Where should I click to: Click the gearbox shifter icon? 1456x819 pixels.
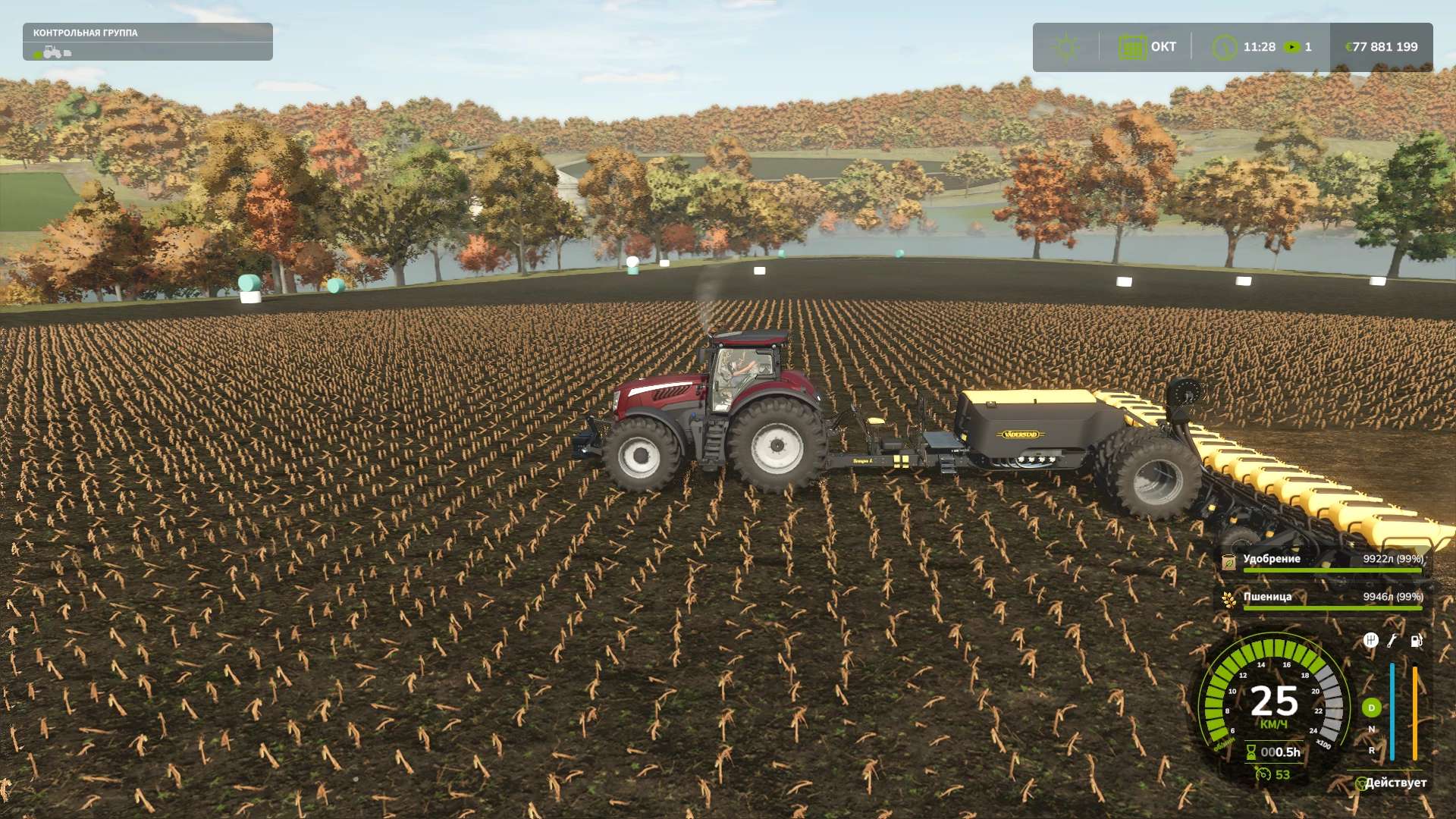1370,641
